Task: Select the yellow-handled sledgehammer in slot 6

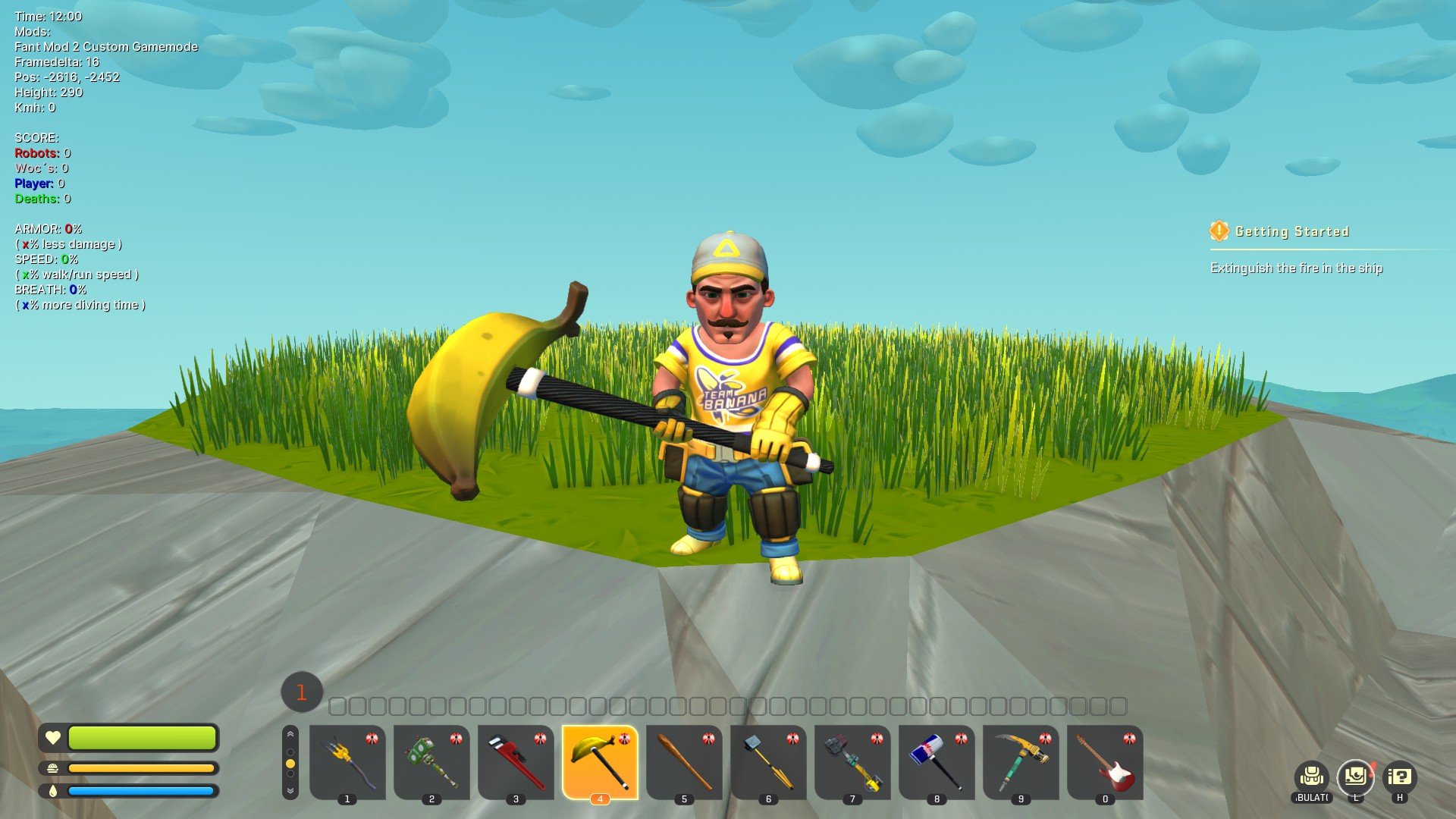Action: click(x=768, y=761)
